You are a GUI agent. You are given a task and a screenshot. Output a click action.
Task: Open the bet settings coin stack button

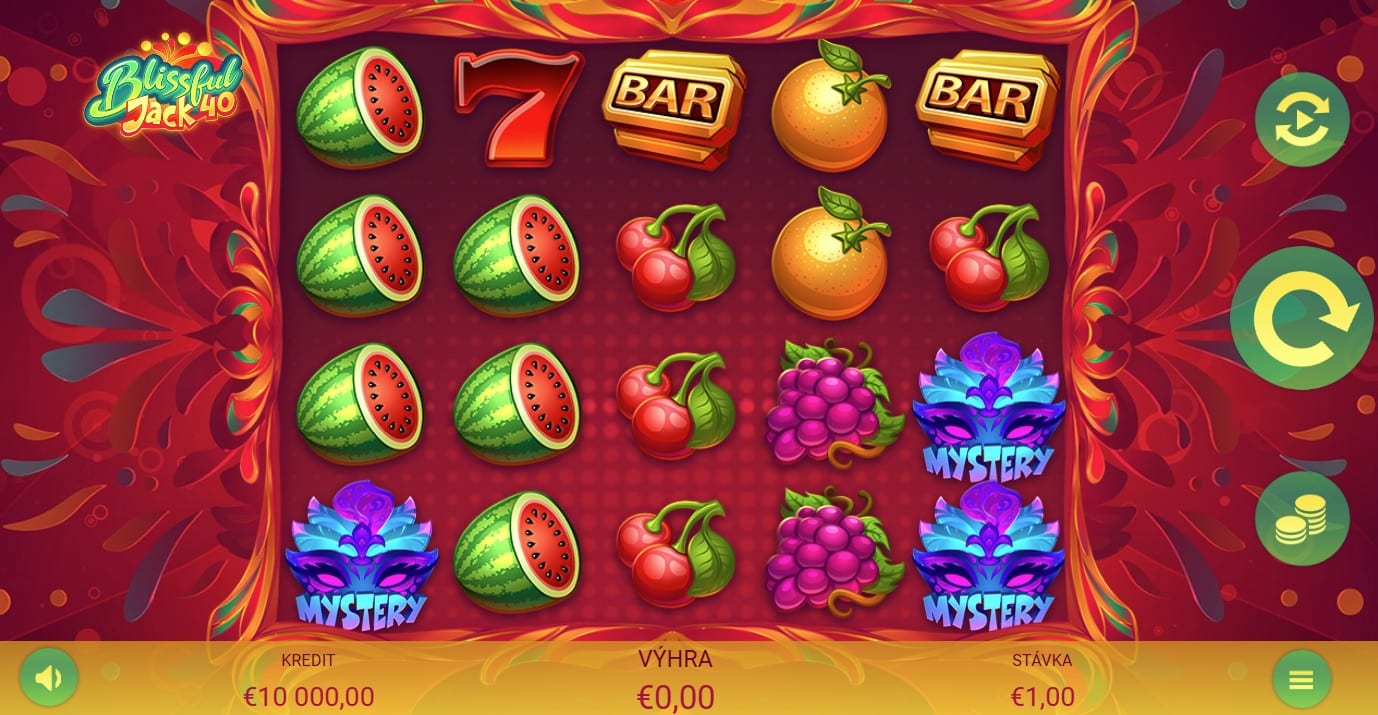[x=1301, y=518]
